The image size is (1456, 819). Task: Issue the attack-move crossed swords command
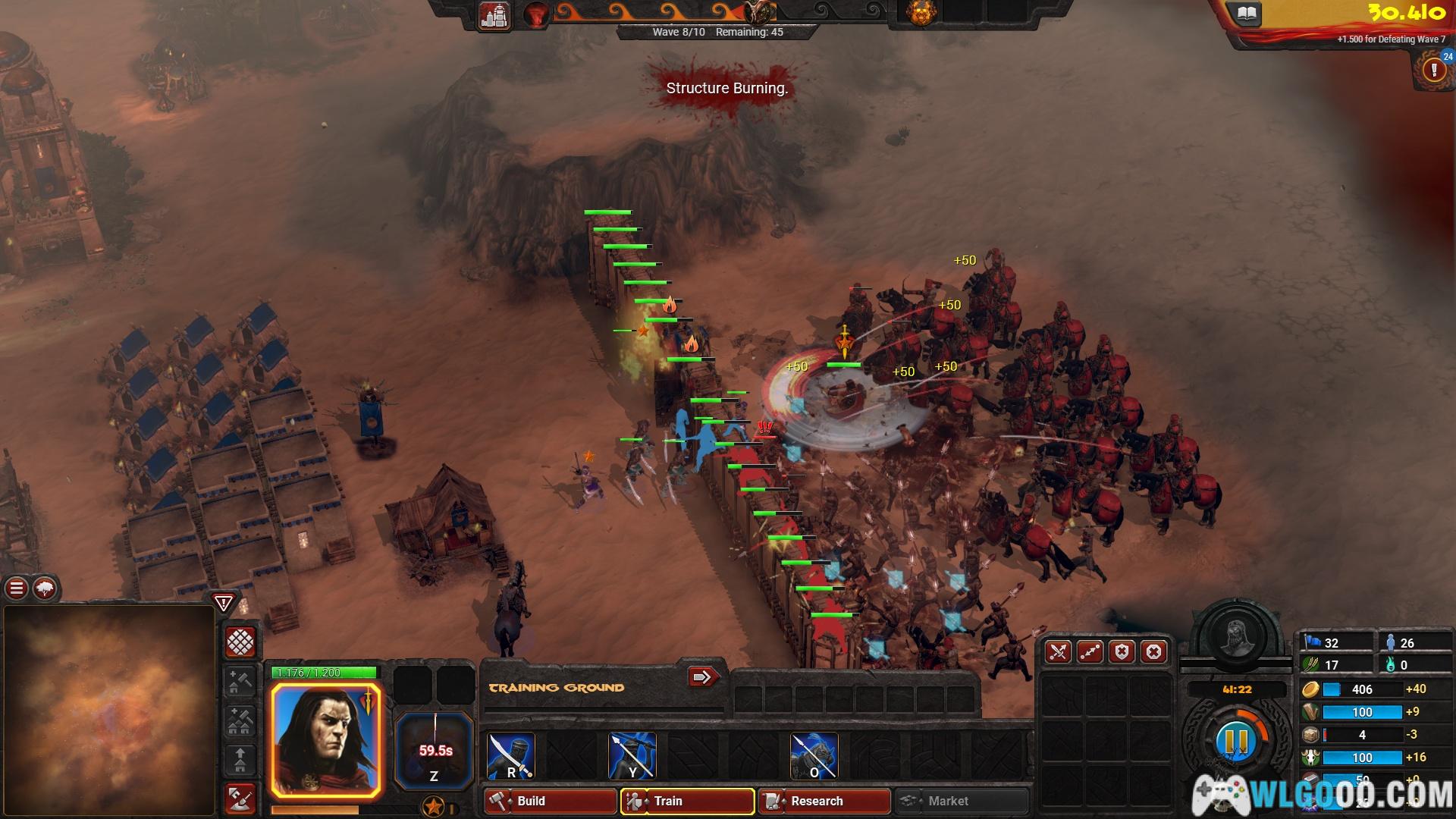(1058, 652)
